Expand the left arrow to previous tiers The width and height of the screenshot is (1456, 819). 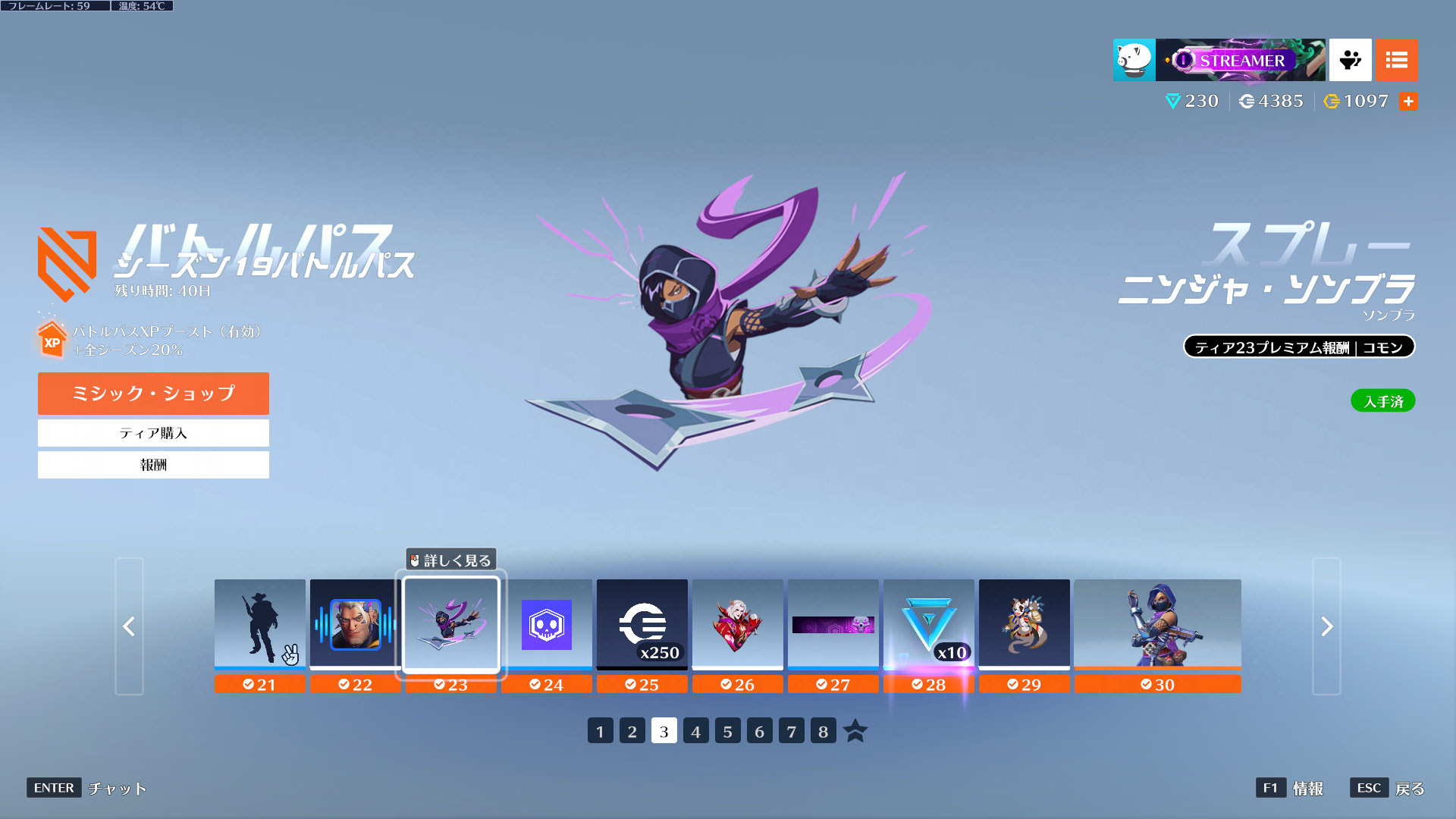click(129, 627)
